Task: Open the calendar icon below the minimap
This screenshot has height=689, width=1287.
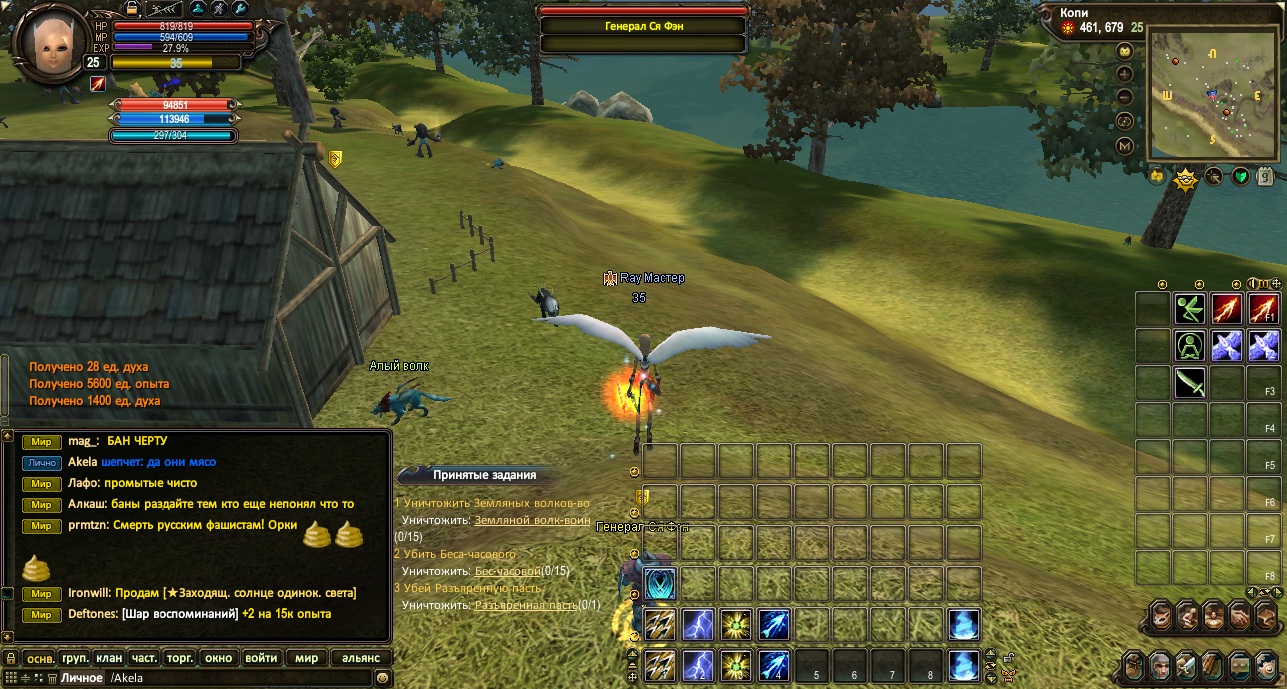Action: (x=1266, y=177)
